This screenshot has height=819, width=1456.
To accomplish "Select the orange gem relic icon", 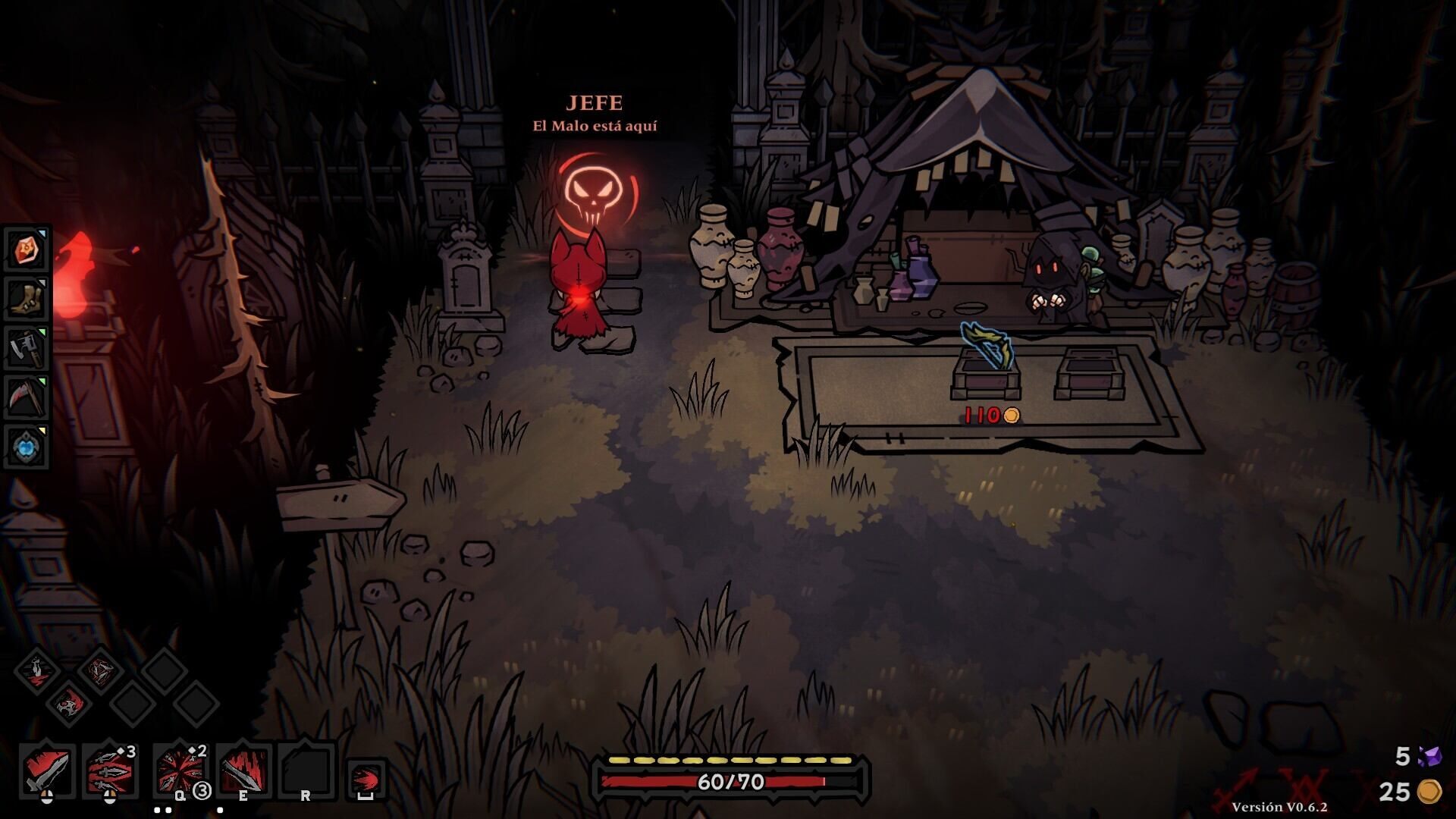I will [28, 249].
